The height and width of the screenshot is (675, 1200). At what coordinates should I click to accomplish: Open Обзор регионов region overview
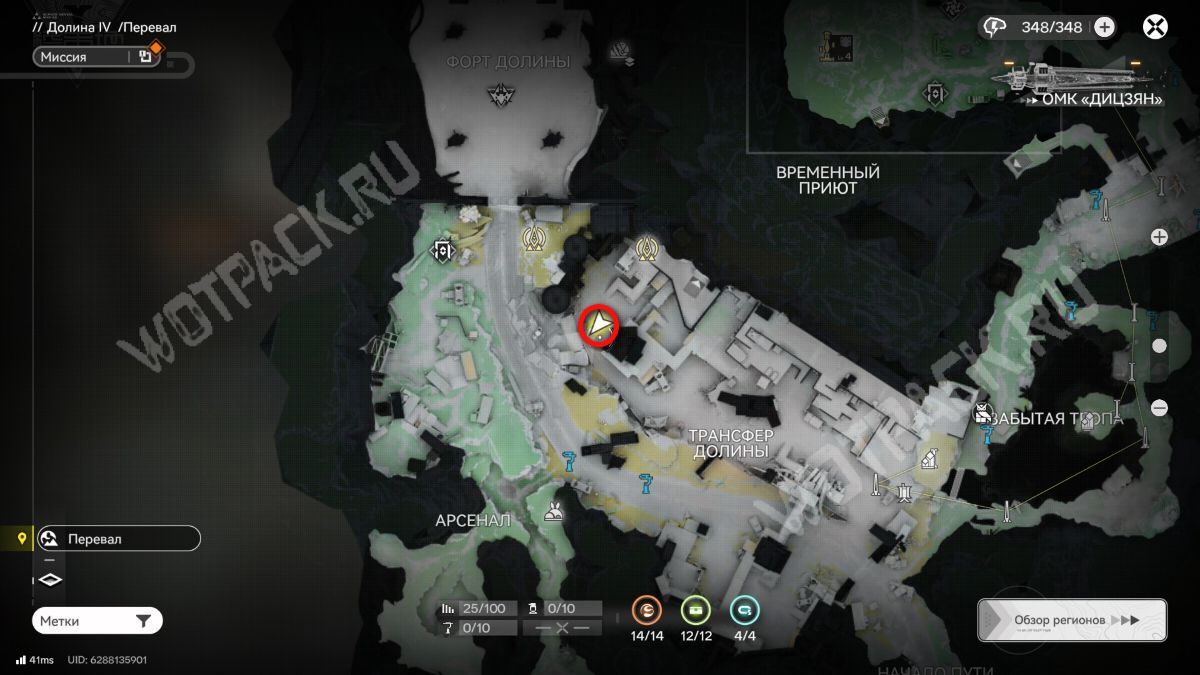pos(1071,620)
